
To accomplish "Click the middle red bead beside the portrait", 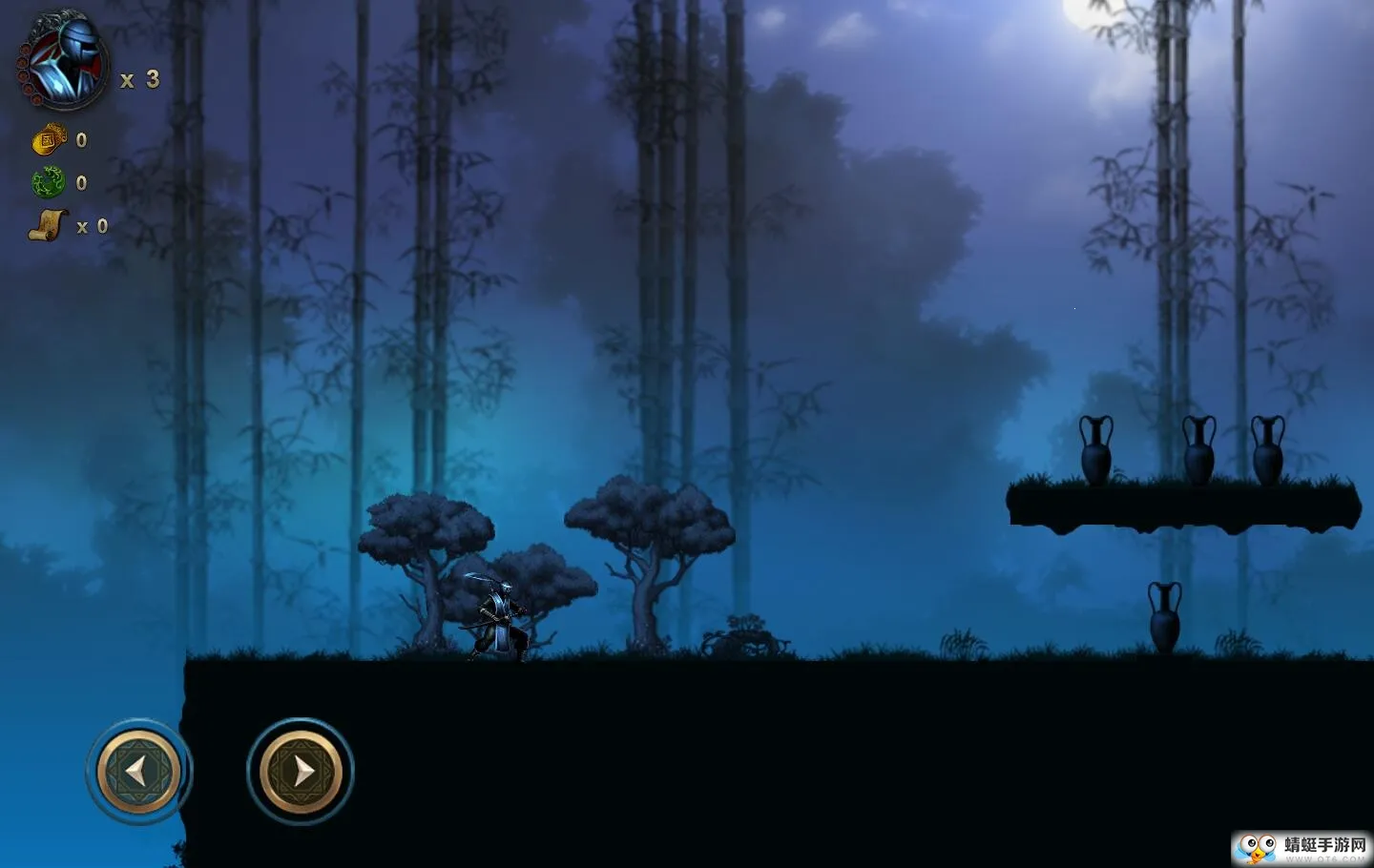I will 22,76.
